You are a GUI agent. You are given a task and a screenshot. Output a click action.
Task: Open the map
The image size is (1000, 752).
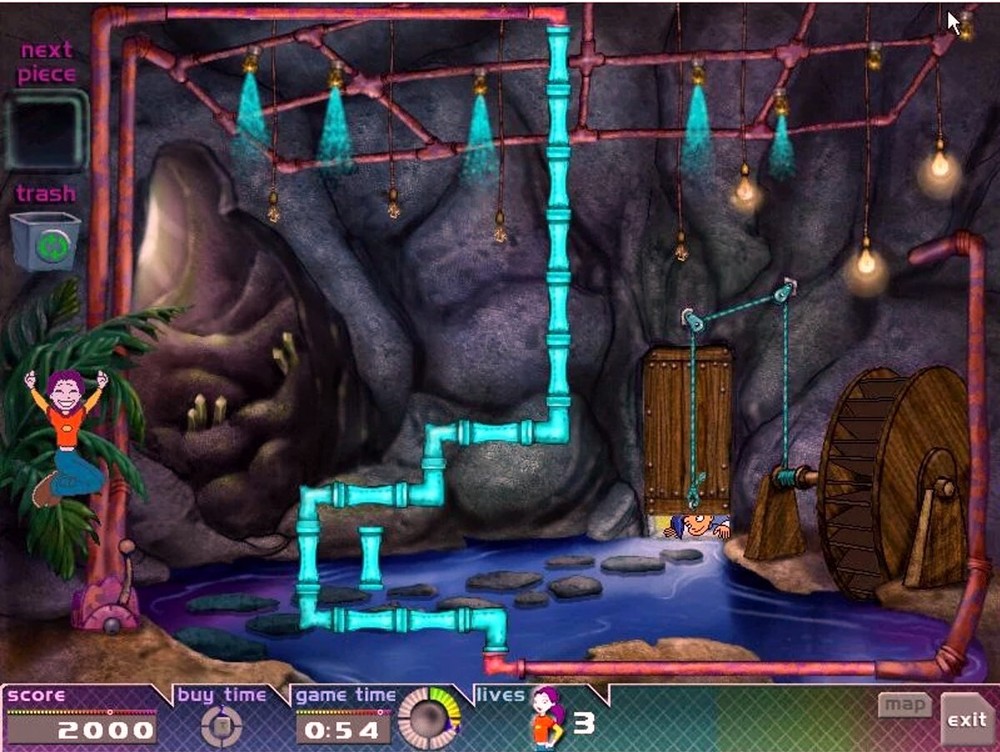coord(904,705)
